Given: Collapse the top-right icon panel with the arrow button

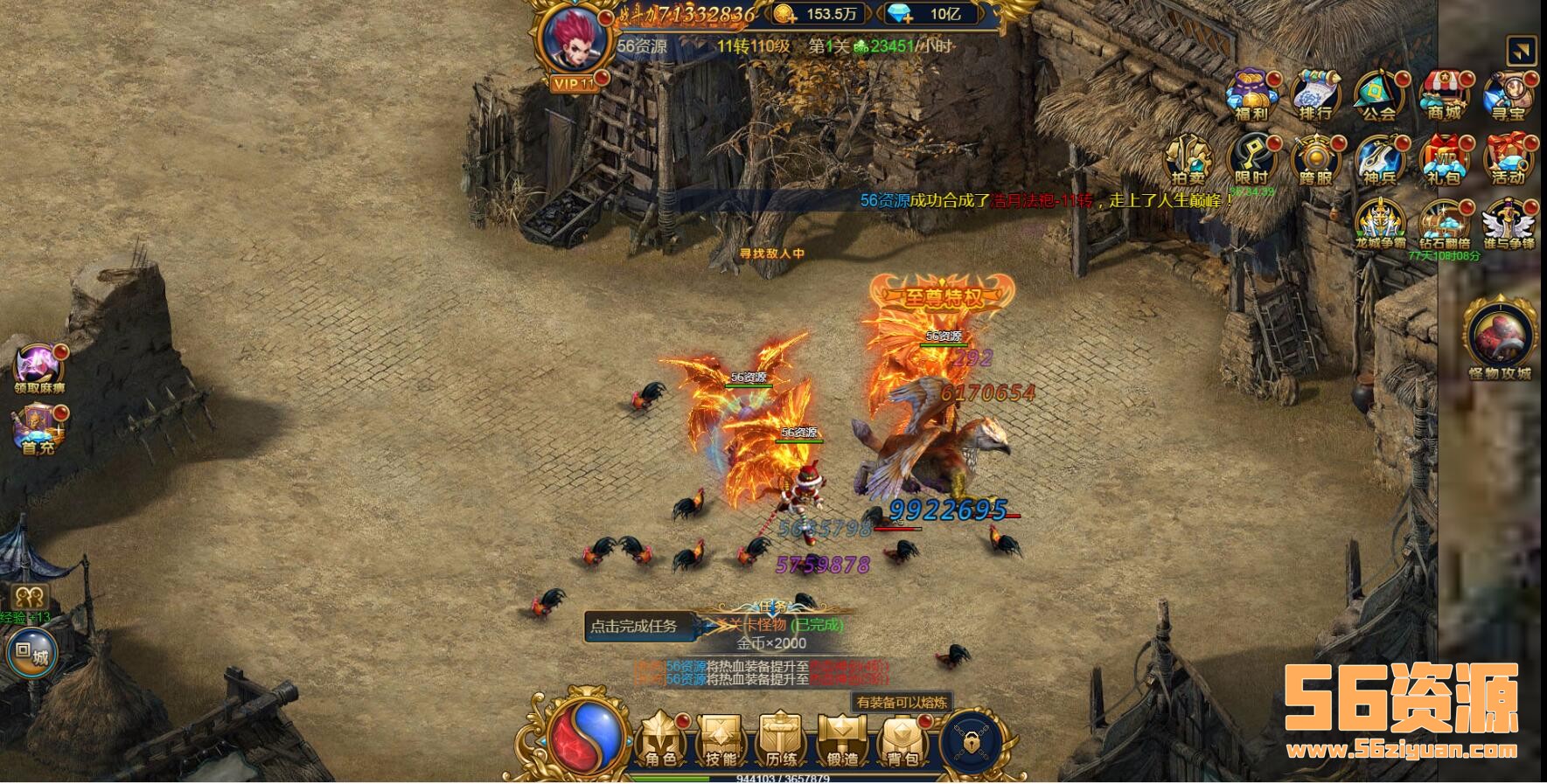Looking at the screenshot, I should [x=1522, y=51].
